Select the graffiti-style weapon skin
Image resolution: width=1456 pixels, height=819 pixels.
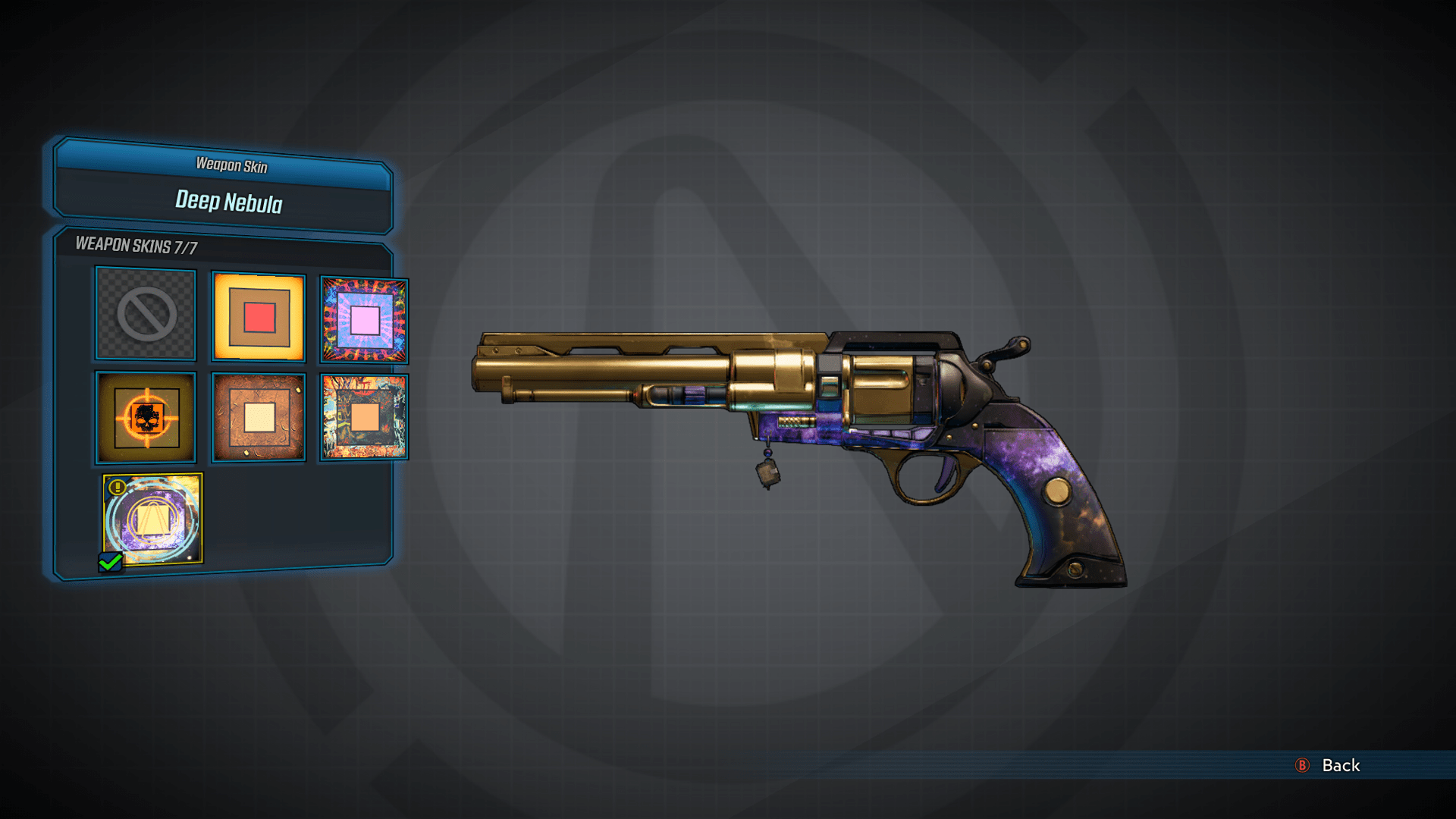tap(362, 418)
